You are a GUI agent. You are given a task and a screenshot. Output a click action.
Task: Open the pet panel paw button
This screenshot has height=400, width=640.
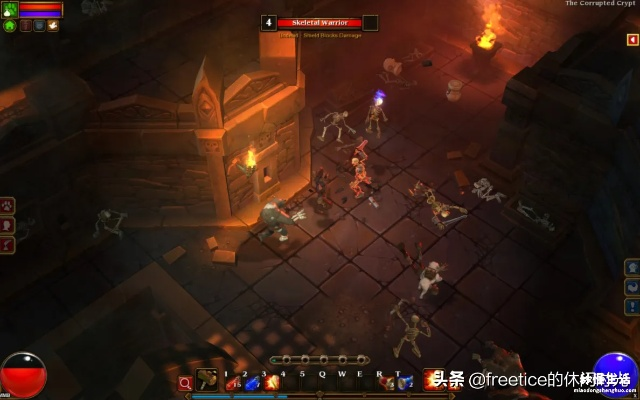coord(8,205)
